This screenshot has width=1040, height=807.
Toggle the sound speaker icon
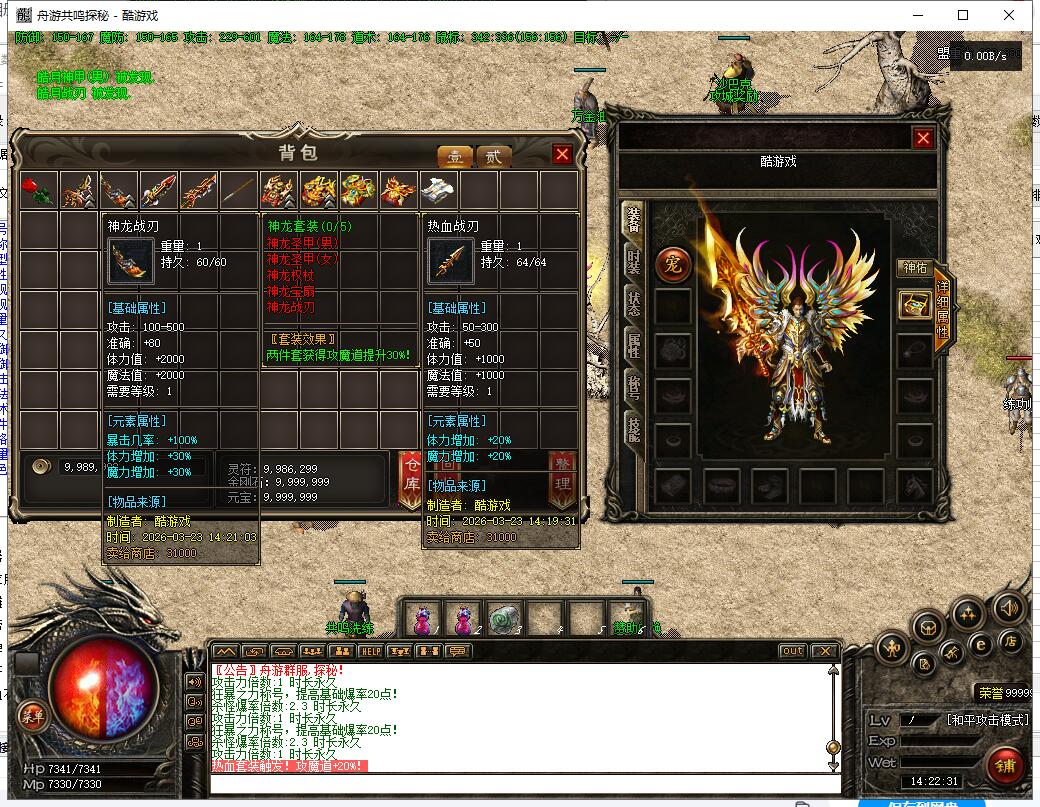(1007, 607)
